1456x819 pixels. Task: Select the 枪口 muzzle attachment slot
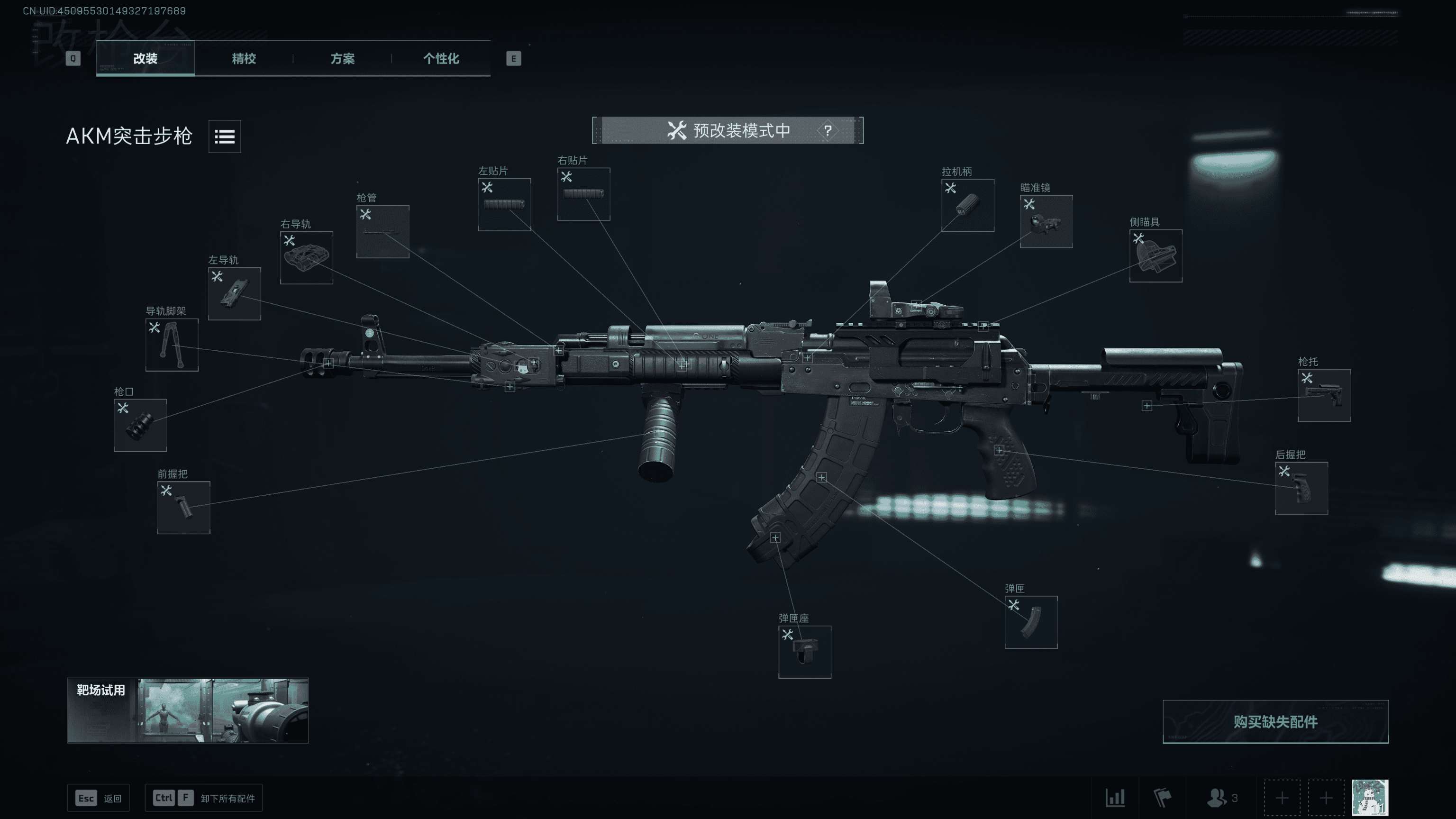pos(140,425)
